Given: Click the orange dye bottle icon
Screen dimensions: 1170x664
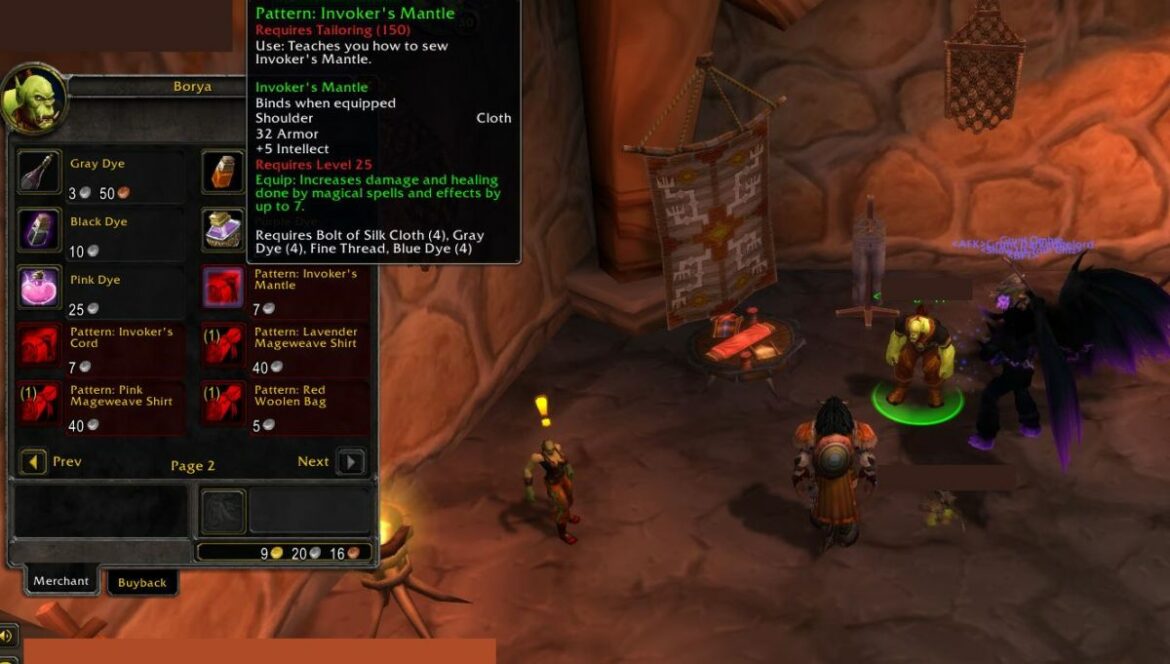Looking at the screenshot, I should pyautogui.click(x=222, y=172).
